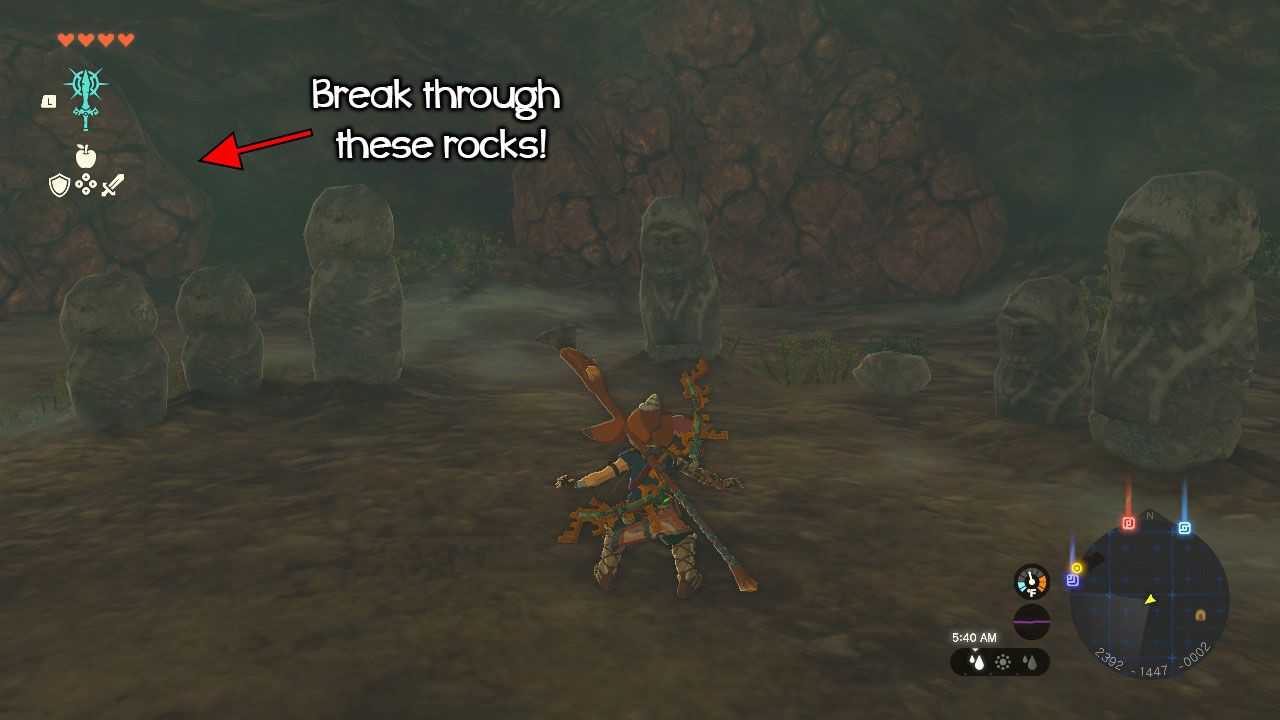1280x720 pixels.
Task: Click the sunny weather forecast icon
Action: click(1003, 661)
